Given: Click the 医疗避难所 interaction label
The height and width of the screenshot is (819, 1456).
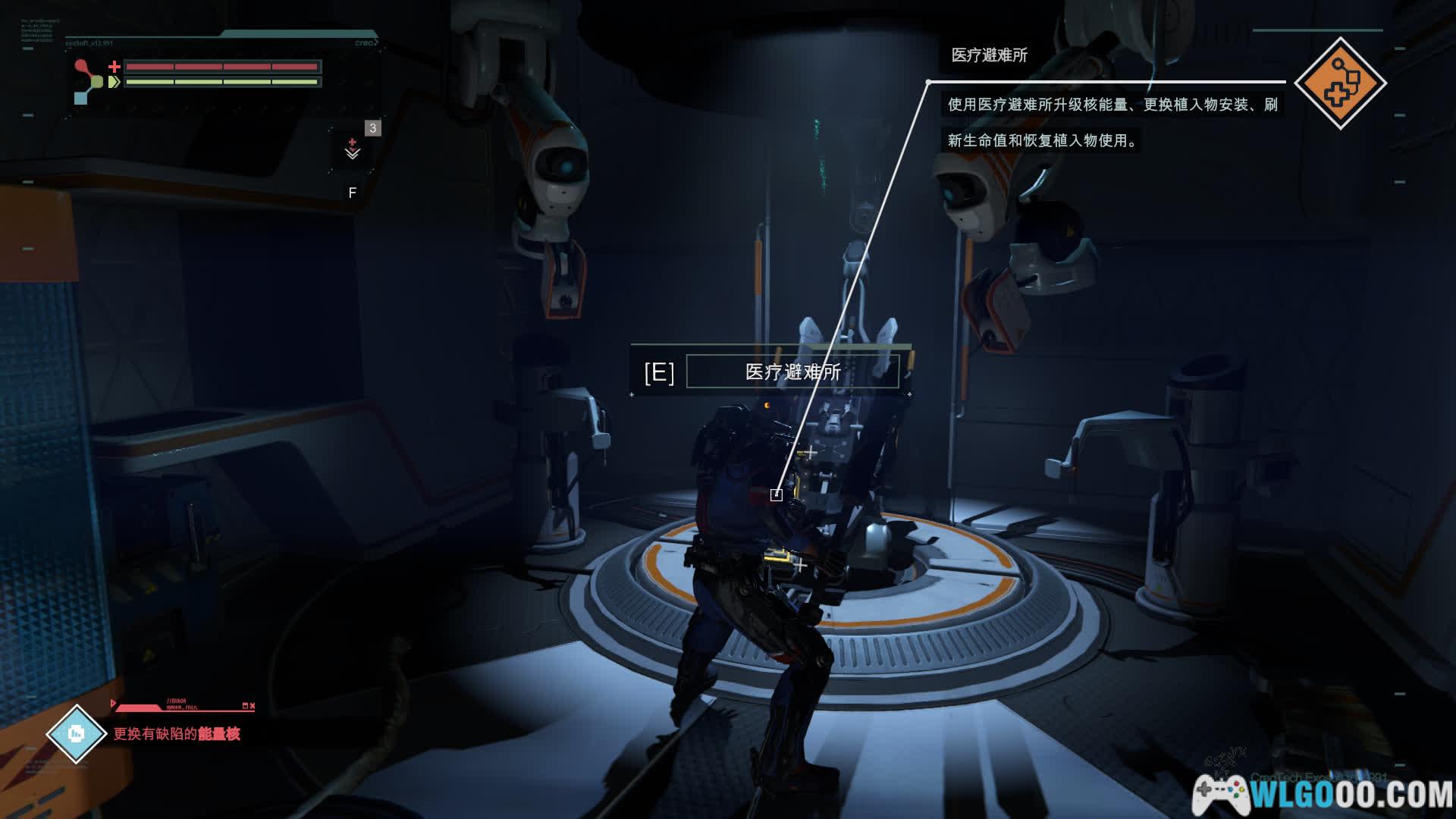Looking at the screenshot, I should coord(792,372).
